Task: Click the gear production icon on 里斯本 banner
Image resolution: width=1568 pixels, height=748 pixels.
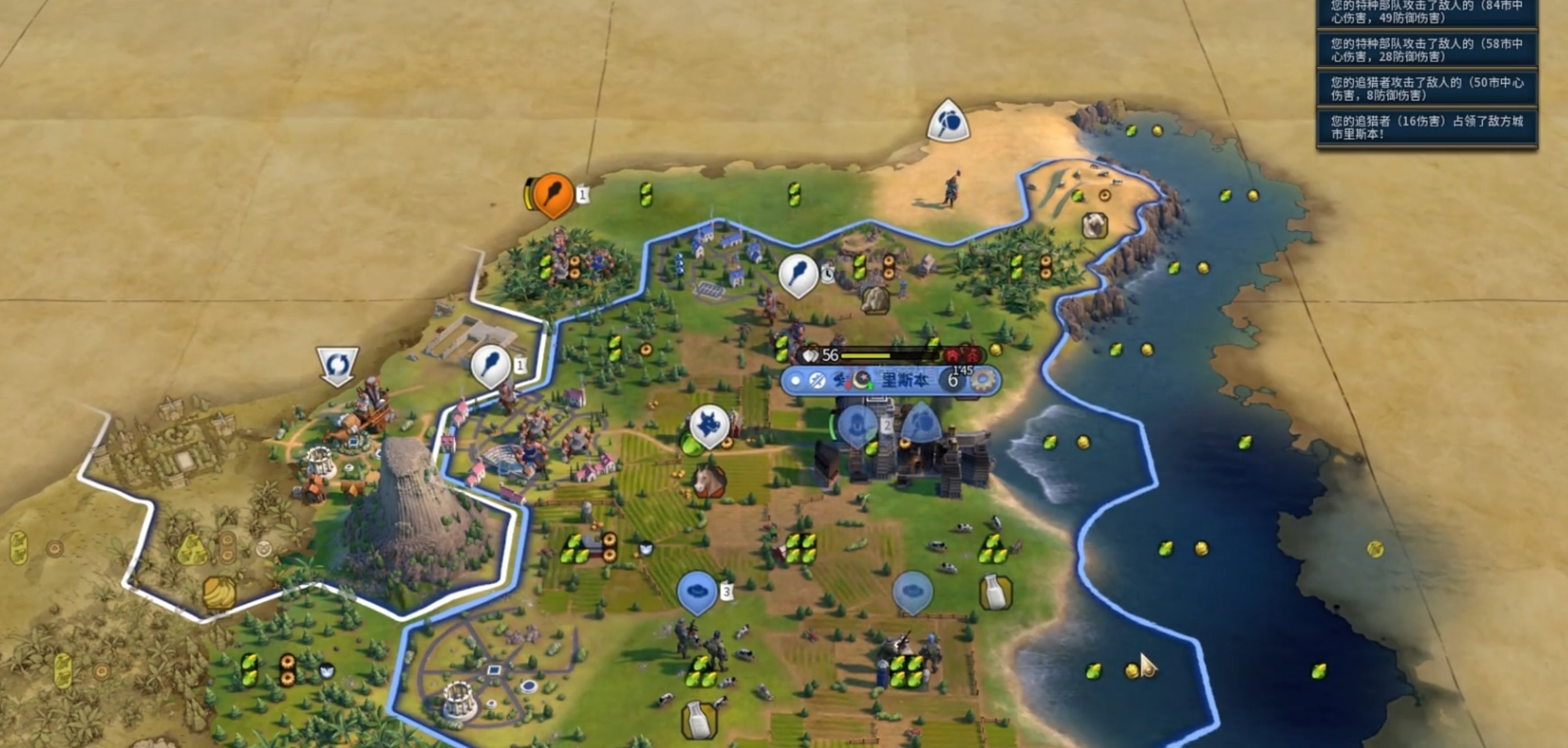Action: (x=984, y=381)
